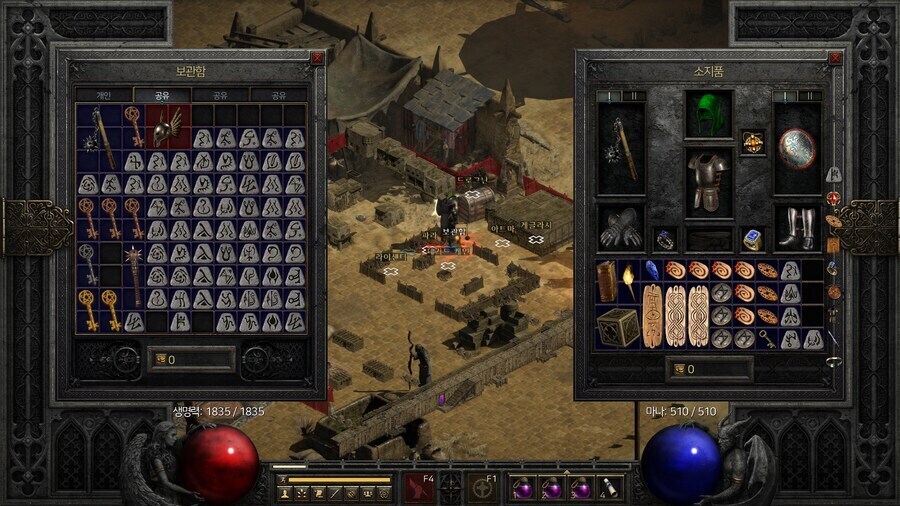Use the scroll in belt slot four
Image resolution: width=900 pixels, height=506 pixels.
[x=610, y=489]
